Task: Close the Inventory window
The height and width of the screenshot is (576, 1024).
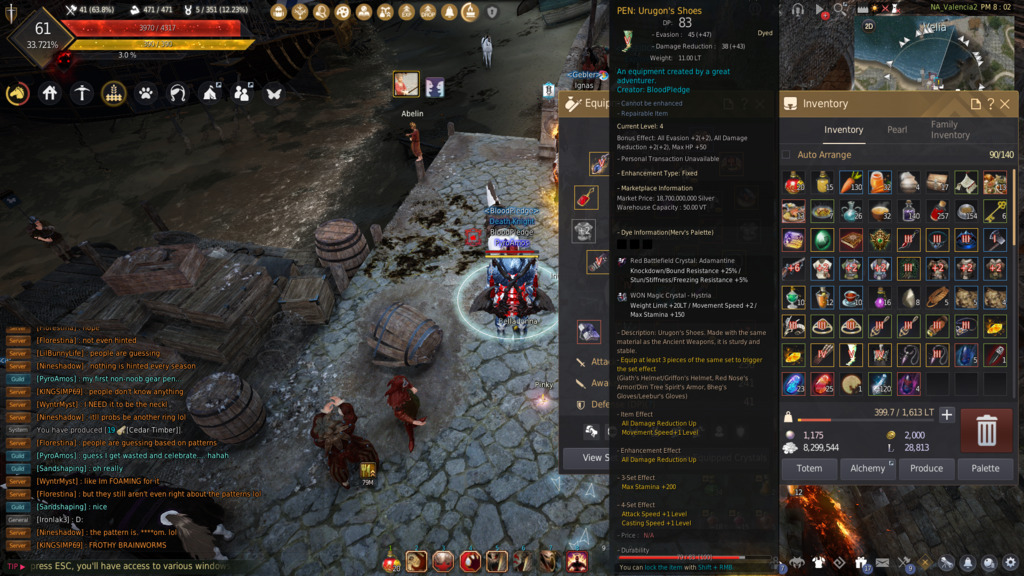Action: click(1005, 104)
